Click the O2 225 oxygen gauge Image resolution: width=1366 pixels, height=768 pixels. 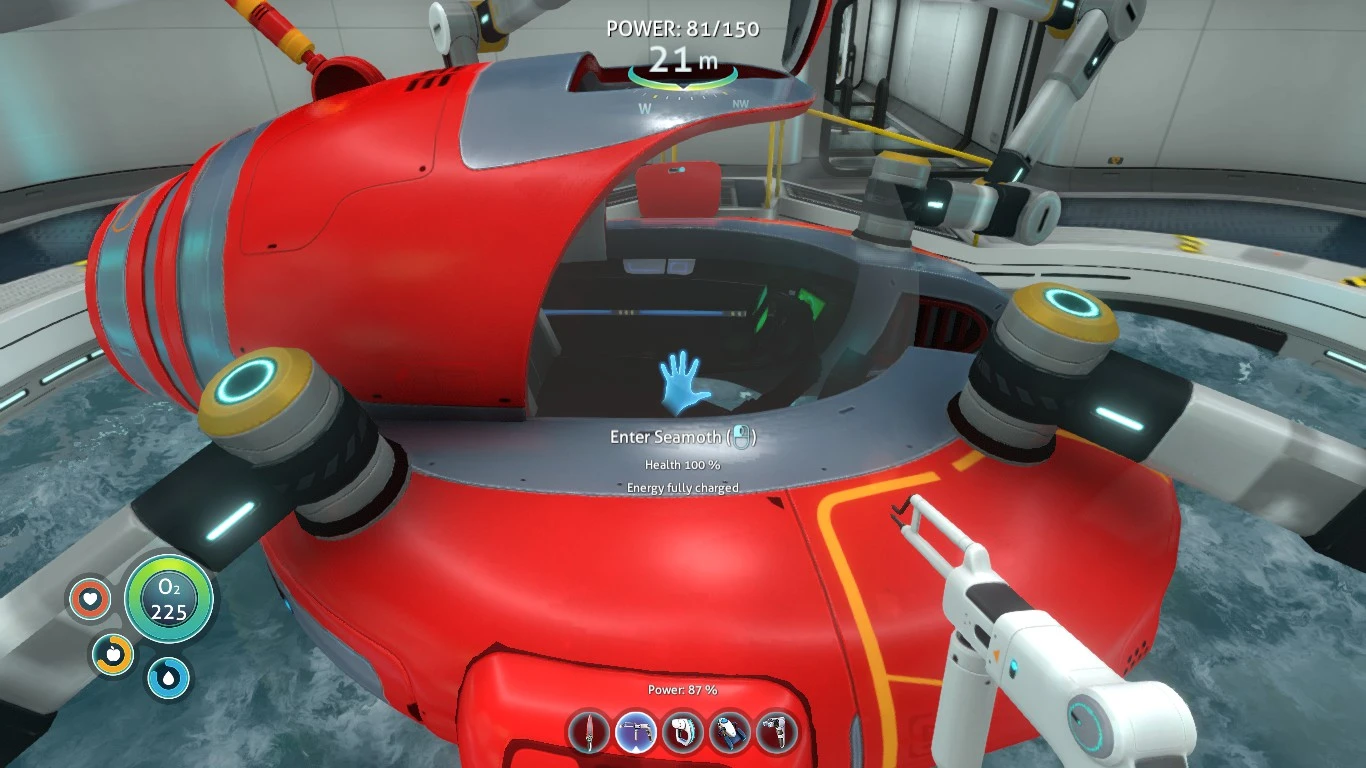tap(169, 601)
